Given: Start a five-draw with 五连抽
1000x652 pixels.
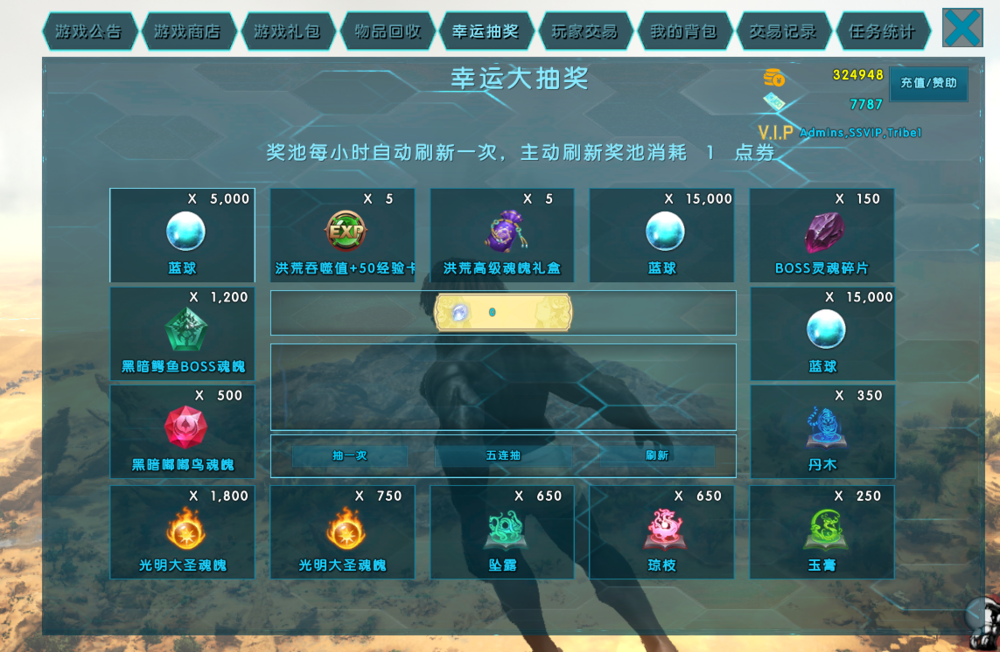Looking at the screenshot, I should (503, 456).
